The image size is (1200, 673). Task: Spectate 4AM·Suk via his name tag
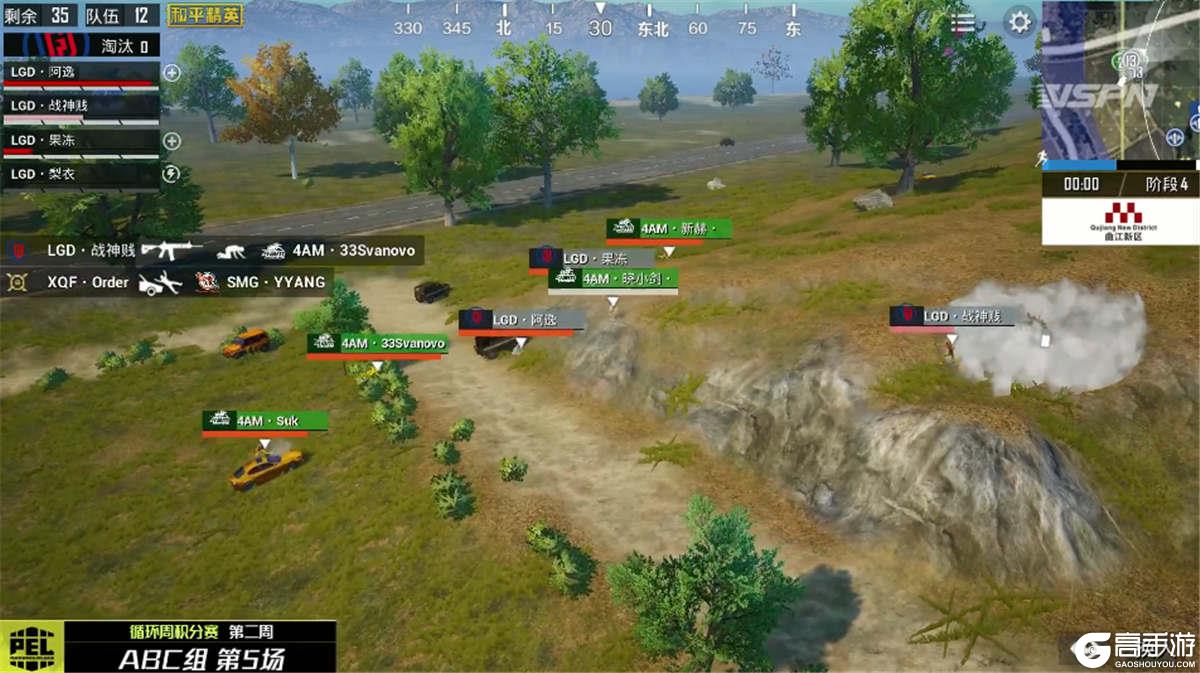tap(265, 421)
